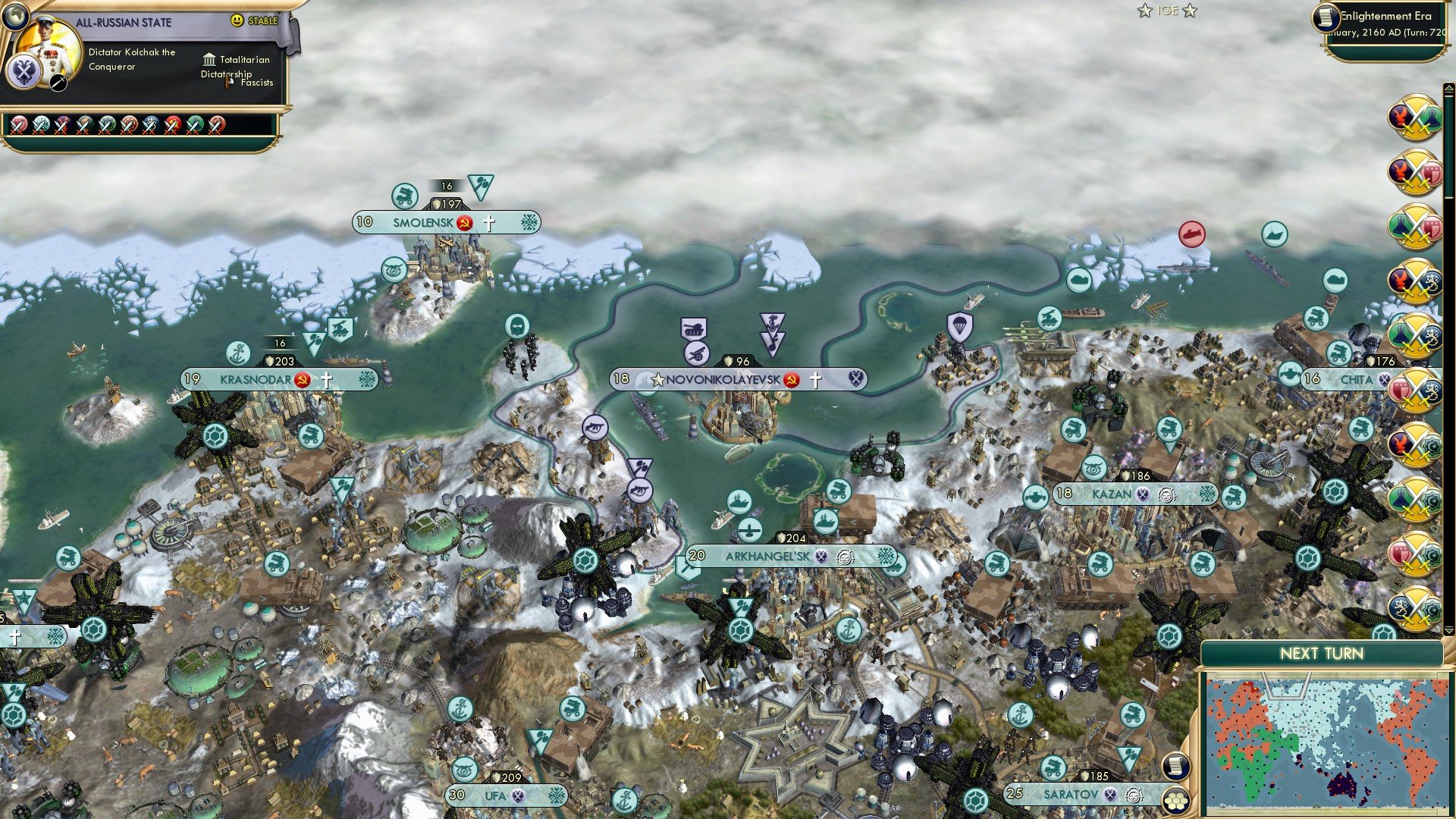
Task: Click the snowflake icon on Arkhangel'sk banner
Action: click(885, 557)
